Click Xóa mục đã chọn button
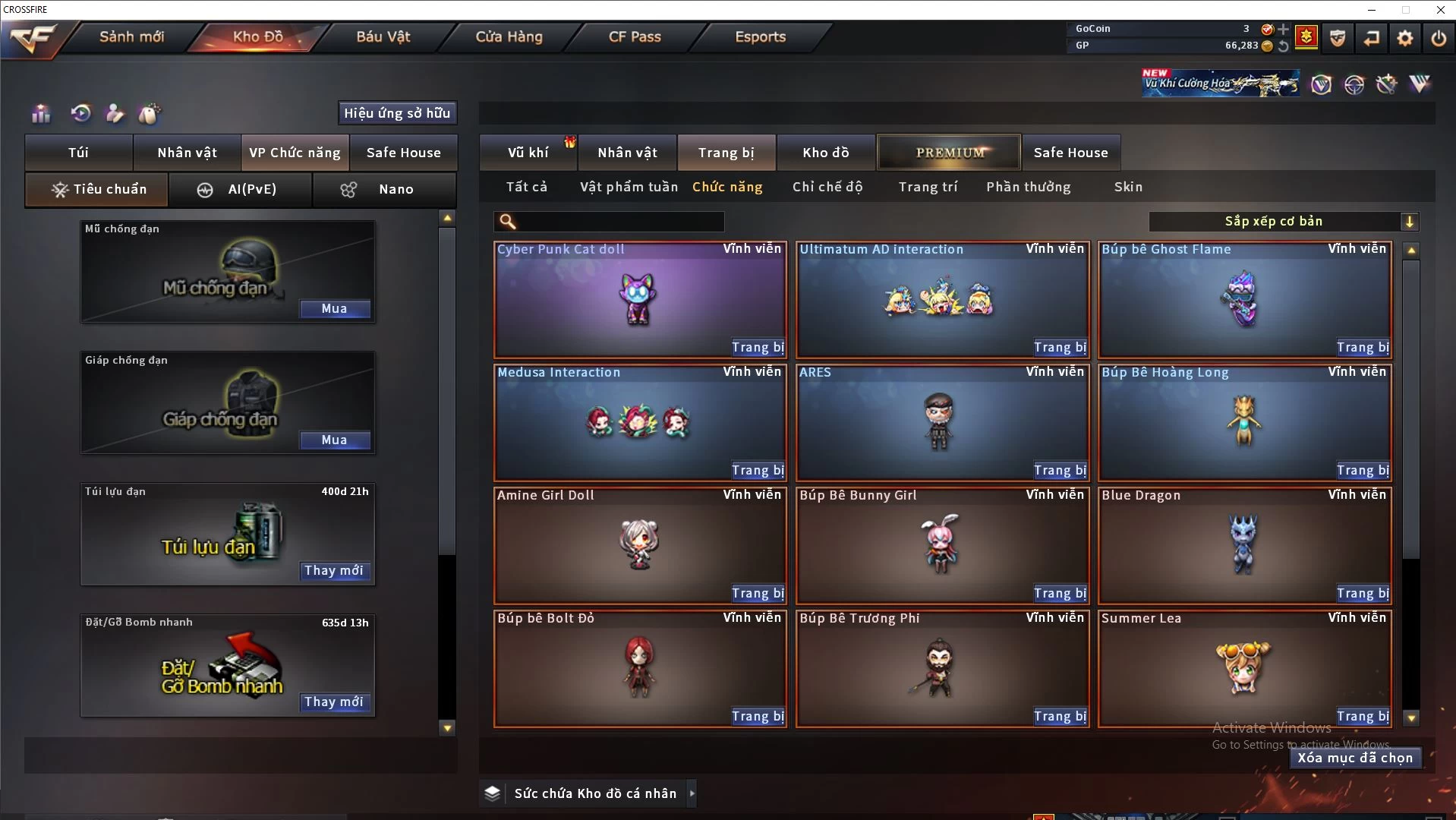Viewport: 1456px width, 820px height. tap(1355, 758)
